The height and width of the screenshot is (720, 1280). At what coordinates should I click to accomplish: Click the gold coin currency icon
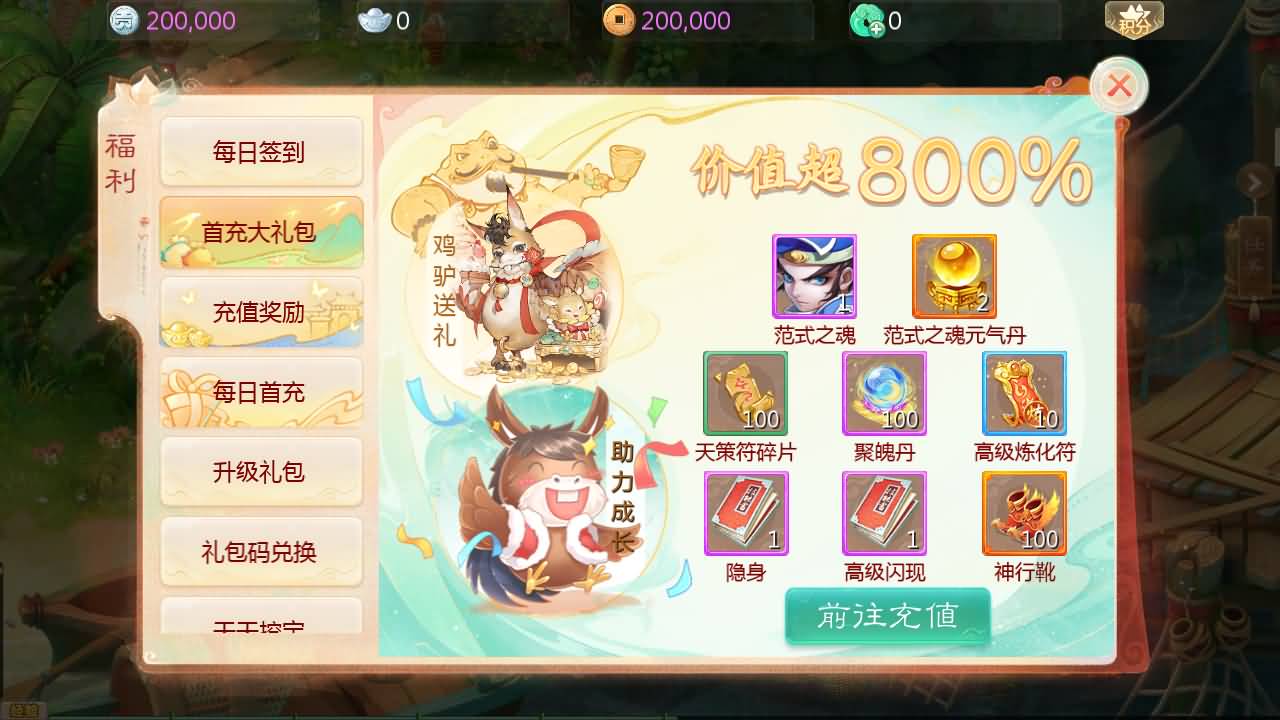(617, 19)
